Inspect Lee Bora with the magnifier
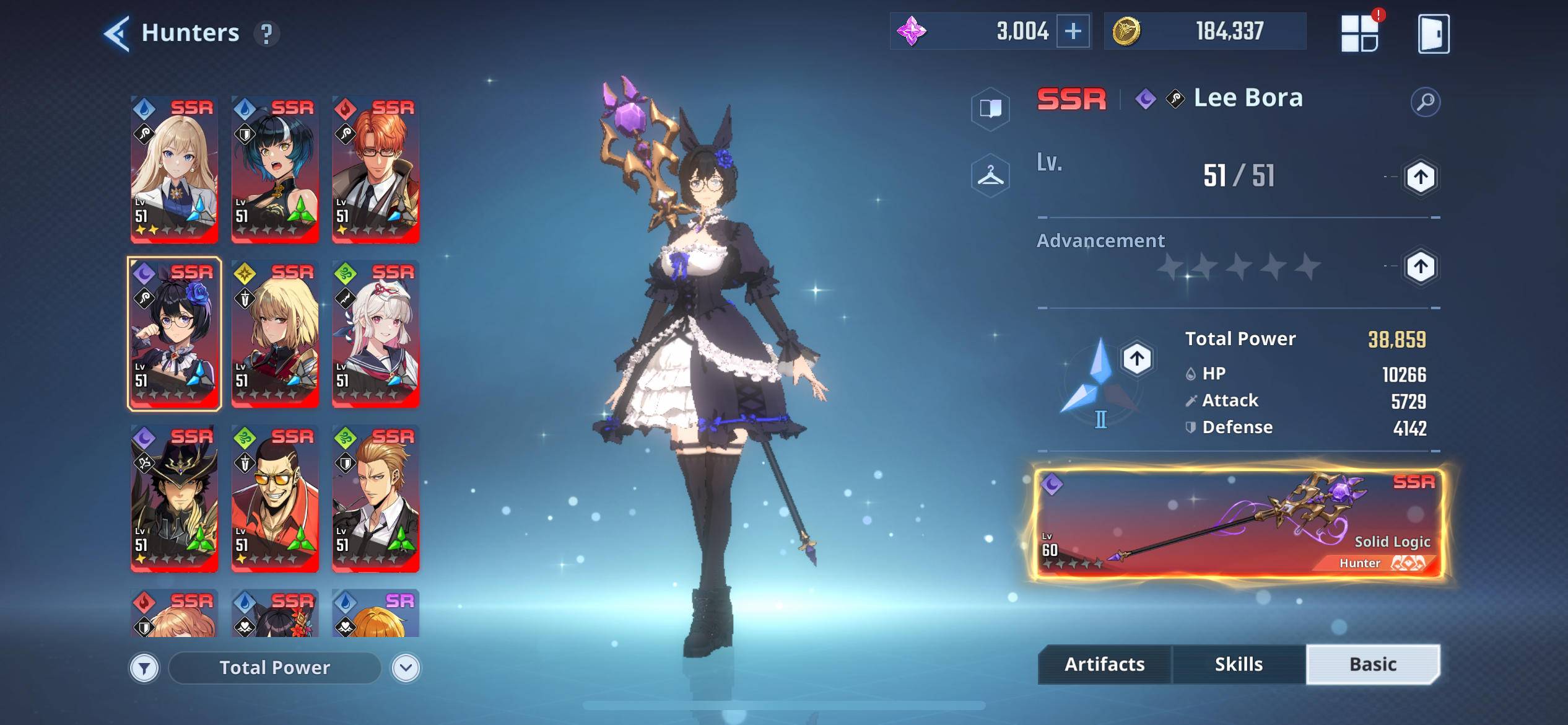The image size is (1568, 725). 1425,102
